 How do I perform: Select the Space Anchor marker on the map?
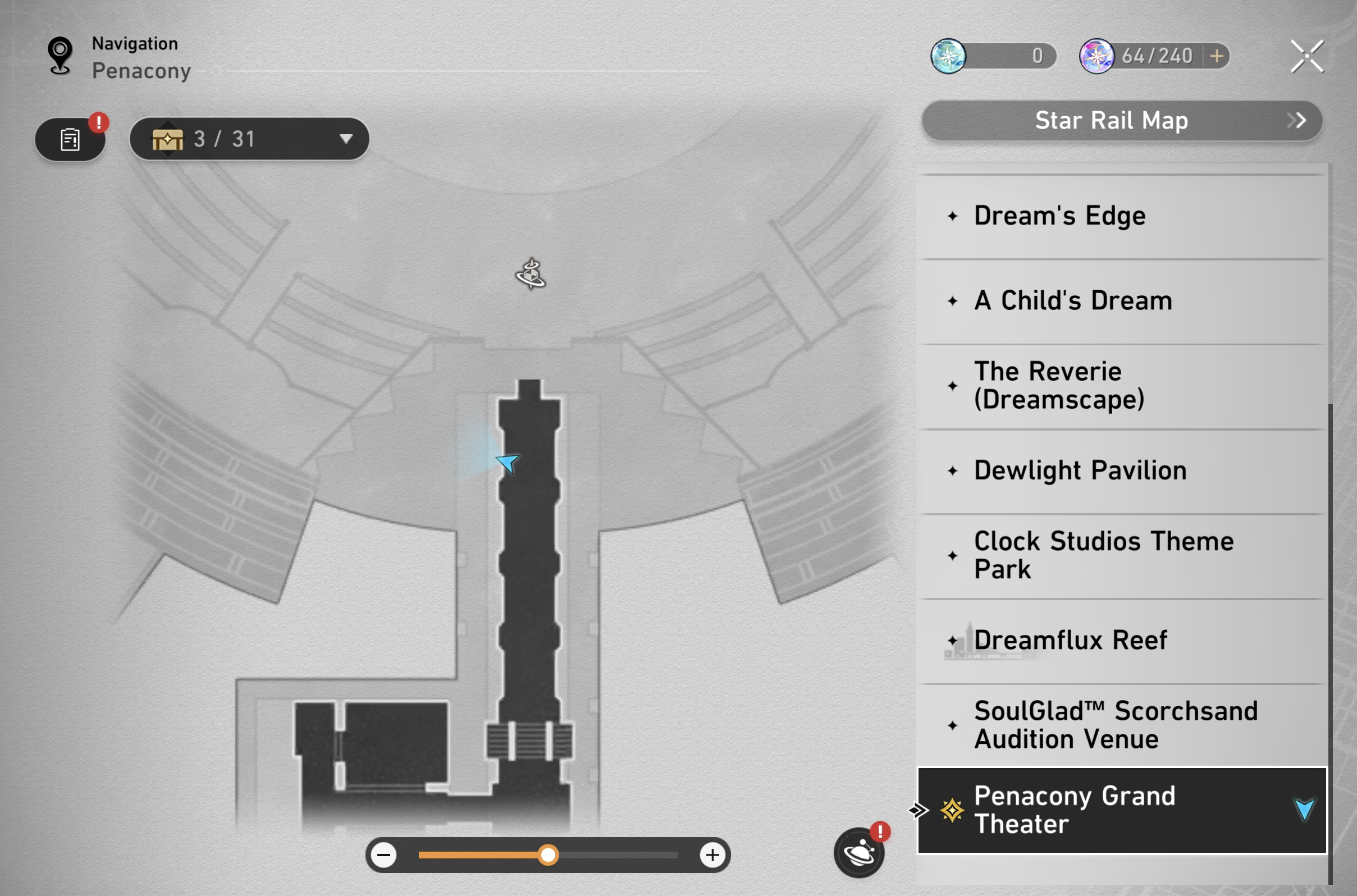click(x=531, y=275)
